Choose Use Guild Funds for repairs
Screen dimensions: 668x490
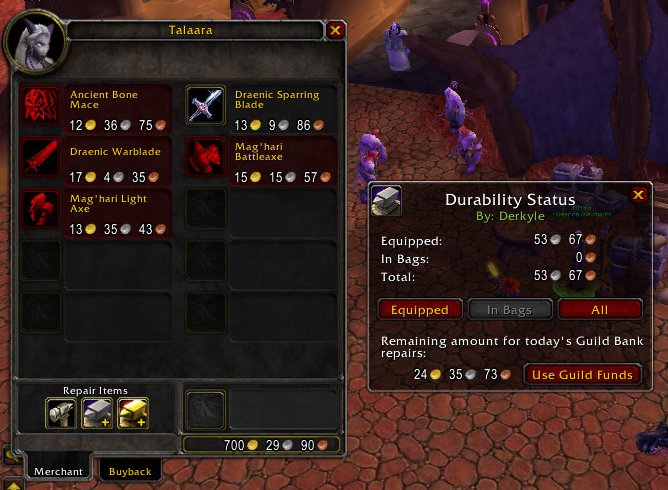(x=582, y=374)
